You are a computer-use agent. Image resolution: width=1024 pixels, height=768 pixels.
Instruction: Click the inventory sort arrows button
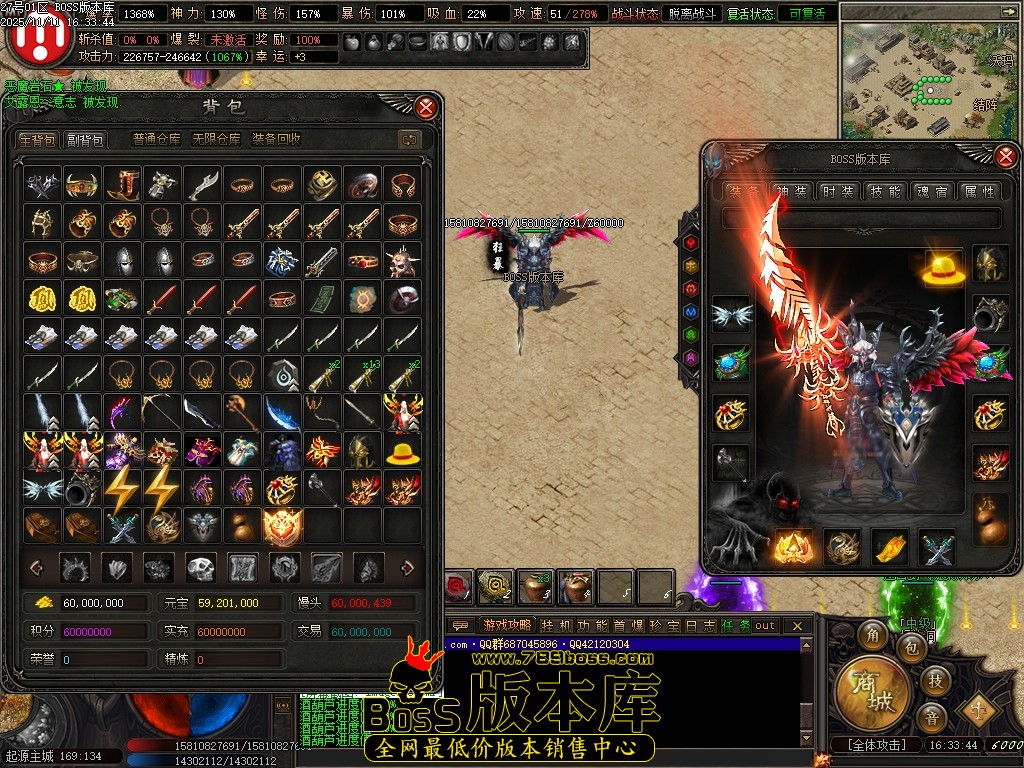click(408, 140)
